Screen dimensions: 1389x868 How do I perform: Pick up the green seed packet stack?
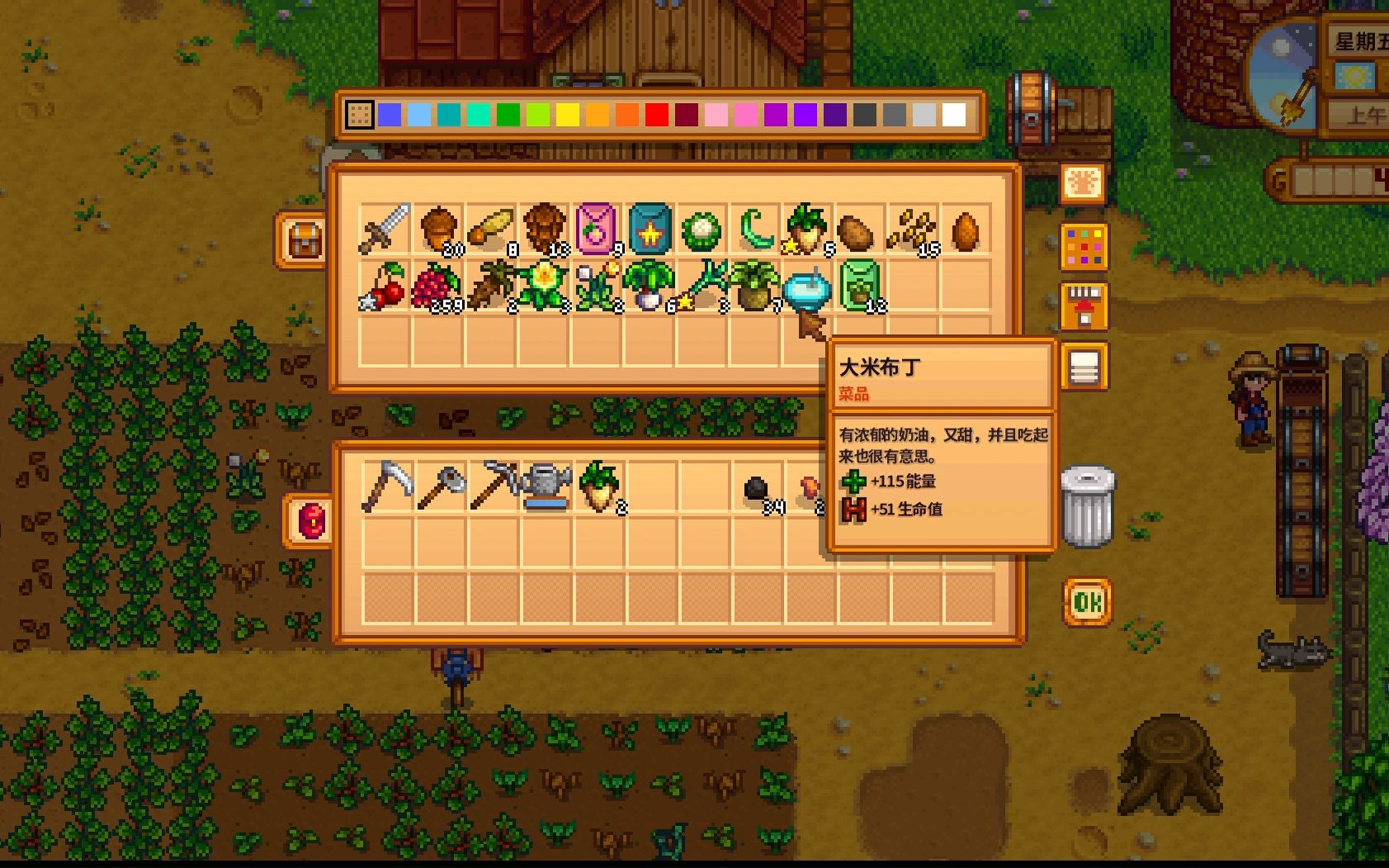pyautogui.click(x=860, y=286)
